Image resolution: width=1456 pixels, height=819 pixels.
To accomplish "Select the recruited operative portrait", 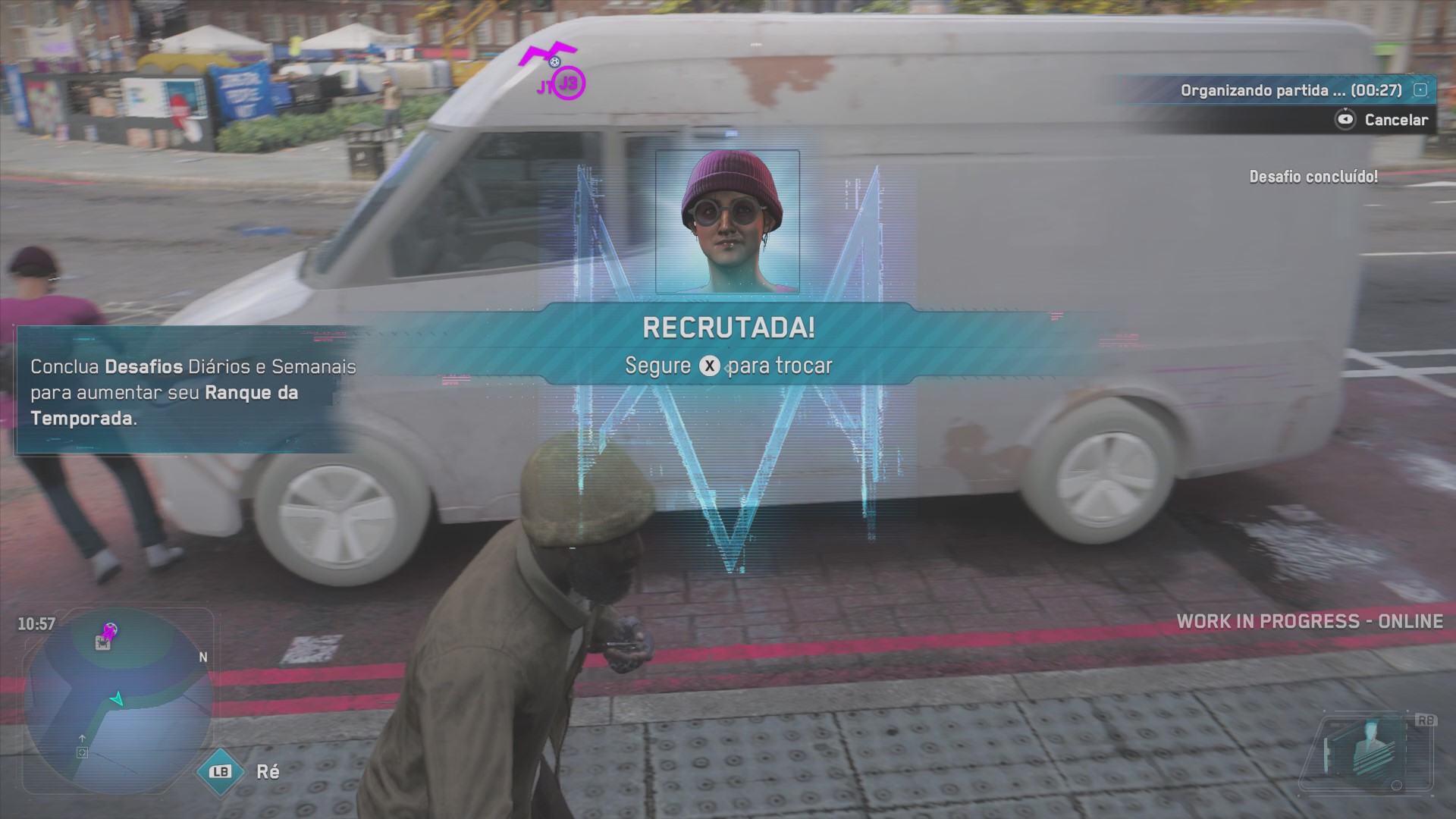I will [x=727, y=221].
